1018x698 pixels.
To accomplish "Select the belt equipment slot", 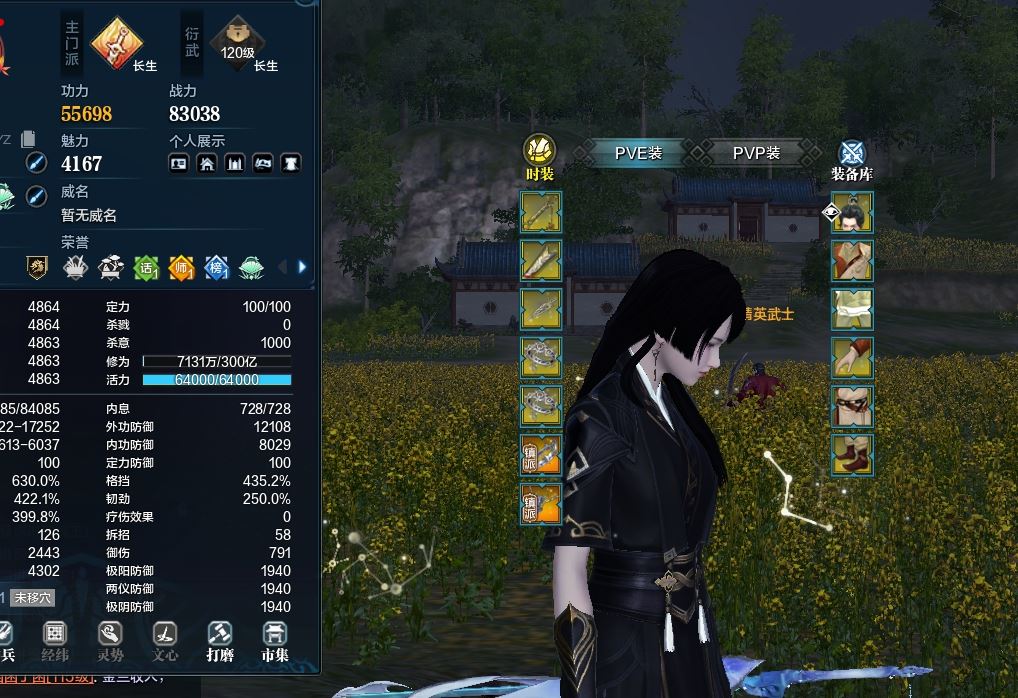I will 852,406.
